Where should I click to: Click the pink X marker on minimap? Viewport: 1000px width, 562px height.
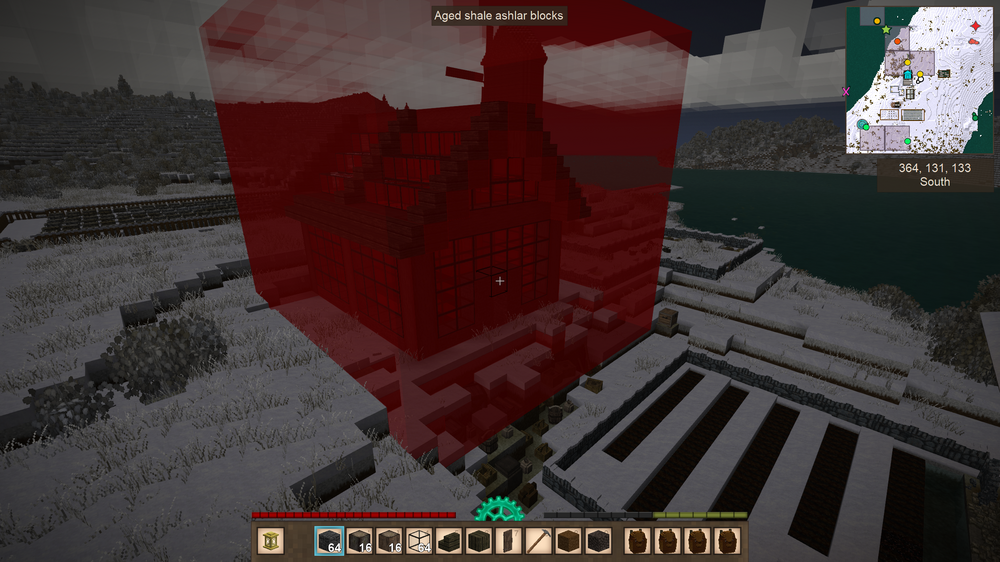pos(846,91)
